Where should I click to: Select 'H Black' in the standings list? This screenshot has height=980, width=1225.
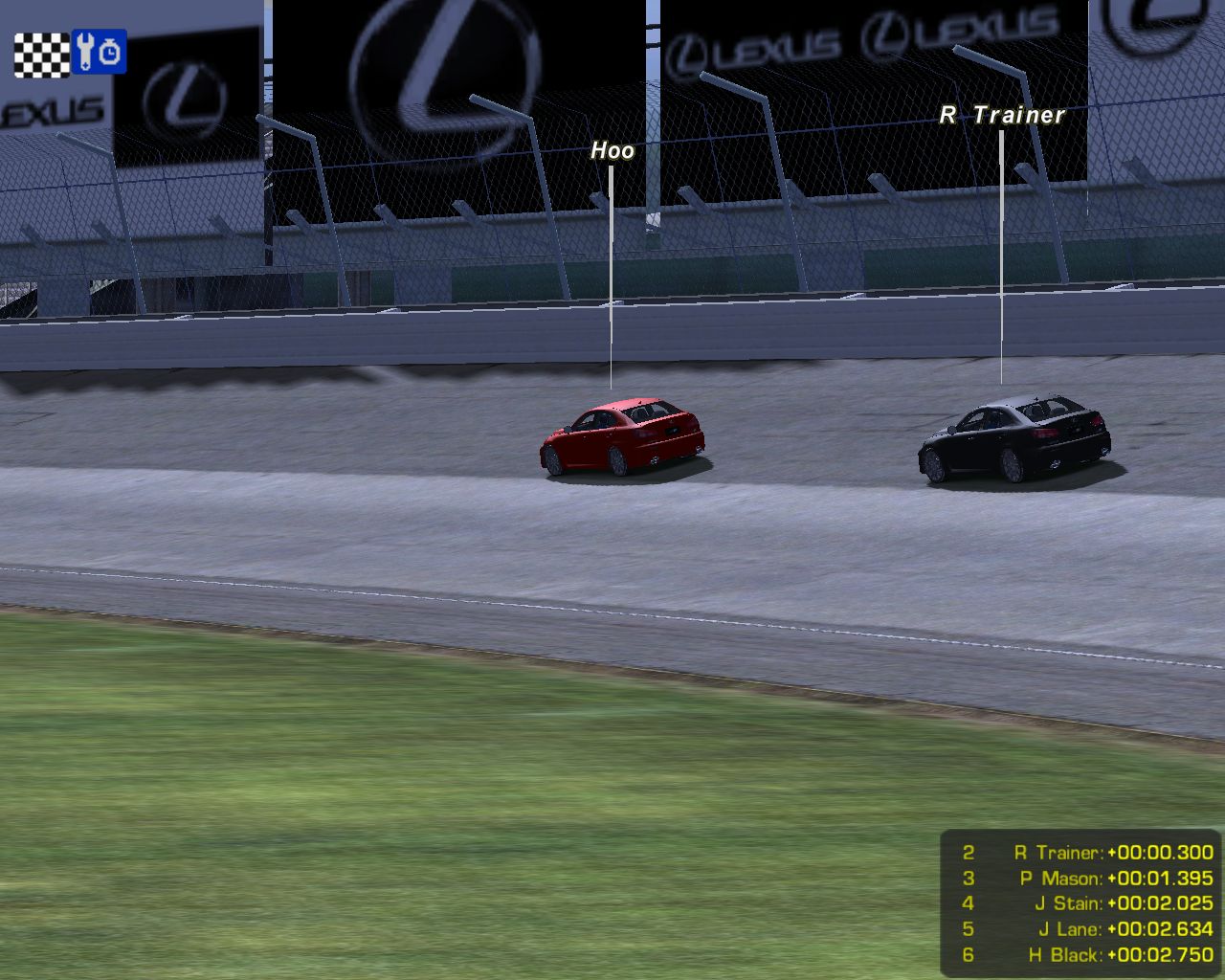point(1066,955)
